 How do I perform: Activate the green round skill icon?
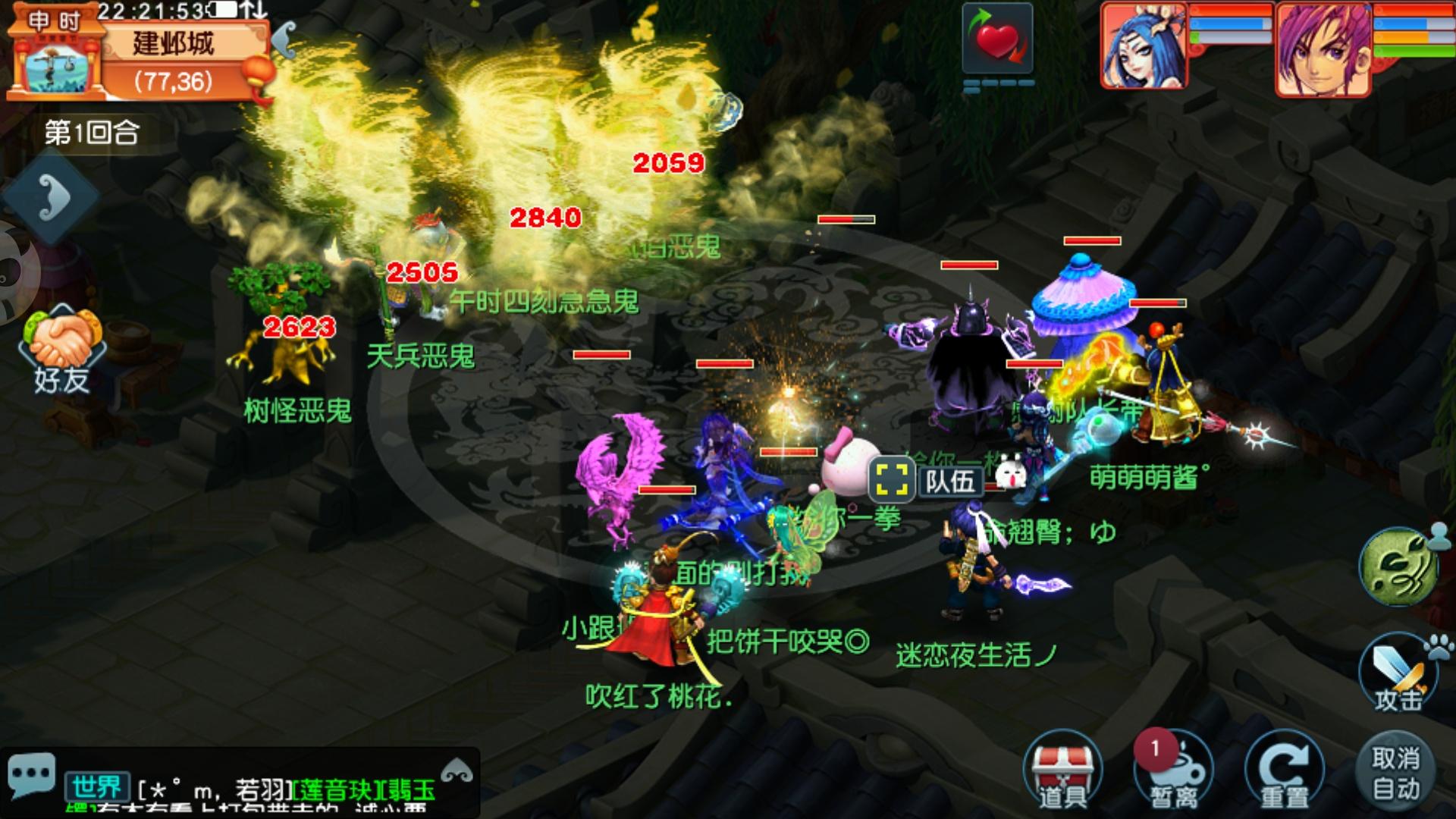click(x=1398, y=567)
